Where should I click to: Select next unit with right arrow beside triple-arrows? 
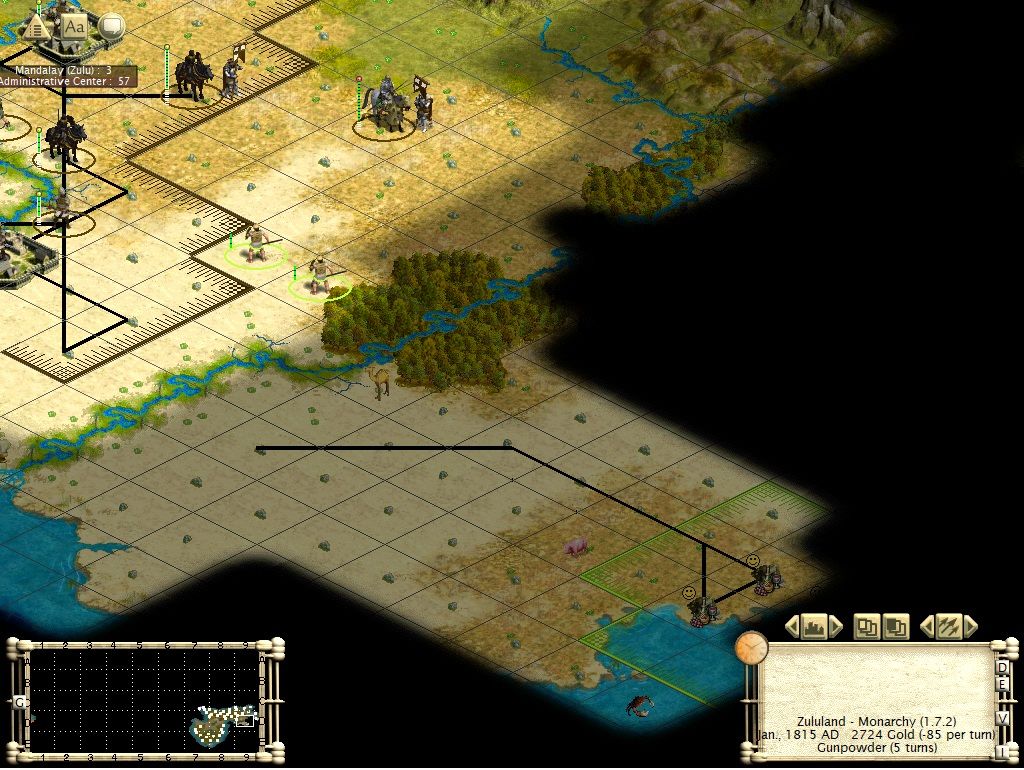(x=969, y=627)
